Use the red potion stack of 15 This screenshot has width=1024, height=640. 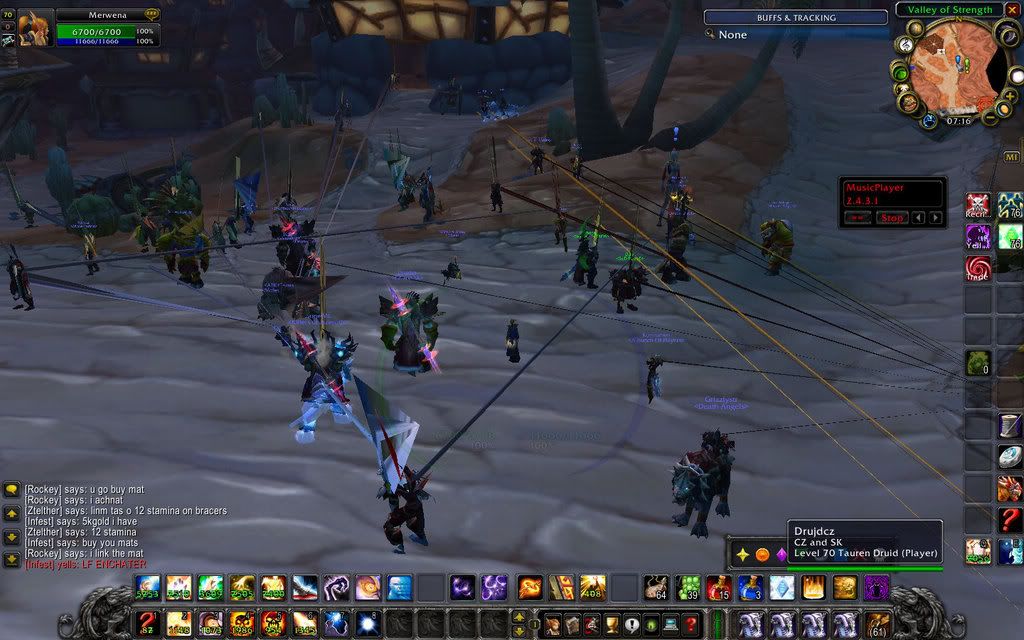[718, 588]
